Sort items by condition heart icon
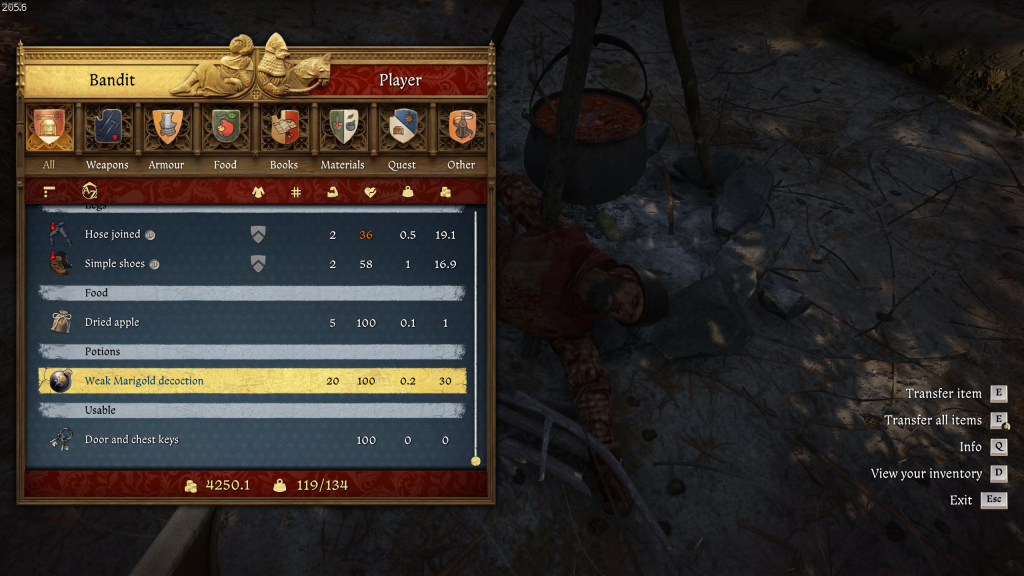 click(x=370, y=191)
